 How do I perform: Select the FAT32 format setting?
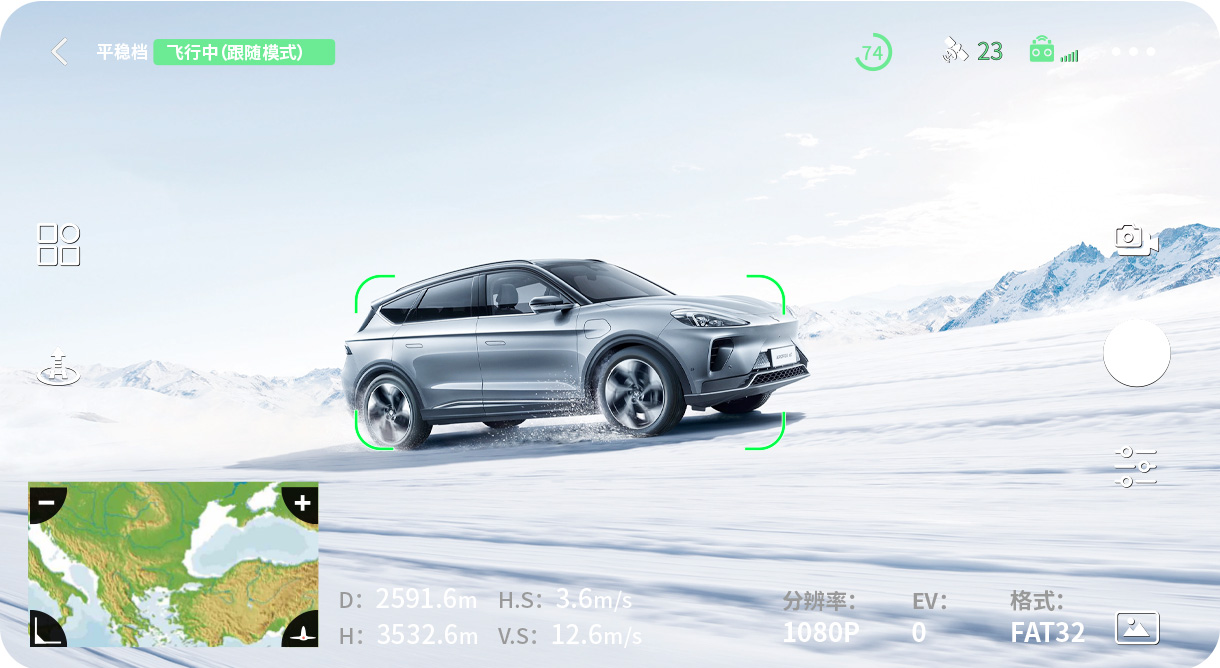click(x=1047, y=632)
